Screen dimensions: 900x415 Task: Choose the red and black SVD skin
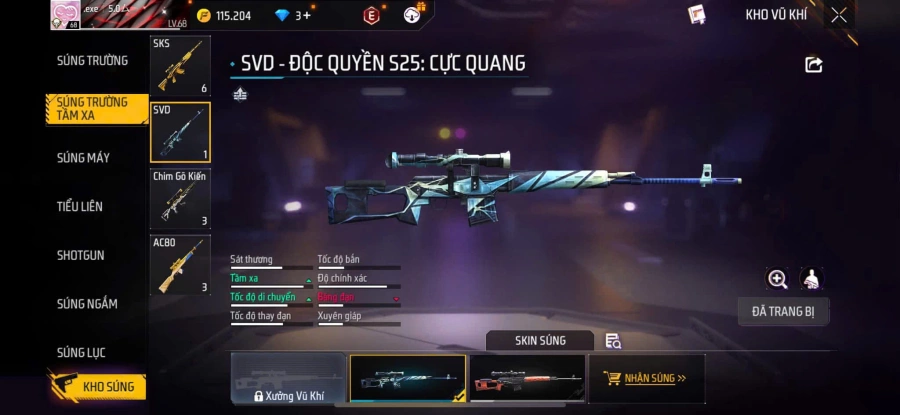tap(526, 379)
